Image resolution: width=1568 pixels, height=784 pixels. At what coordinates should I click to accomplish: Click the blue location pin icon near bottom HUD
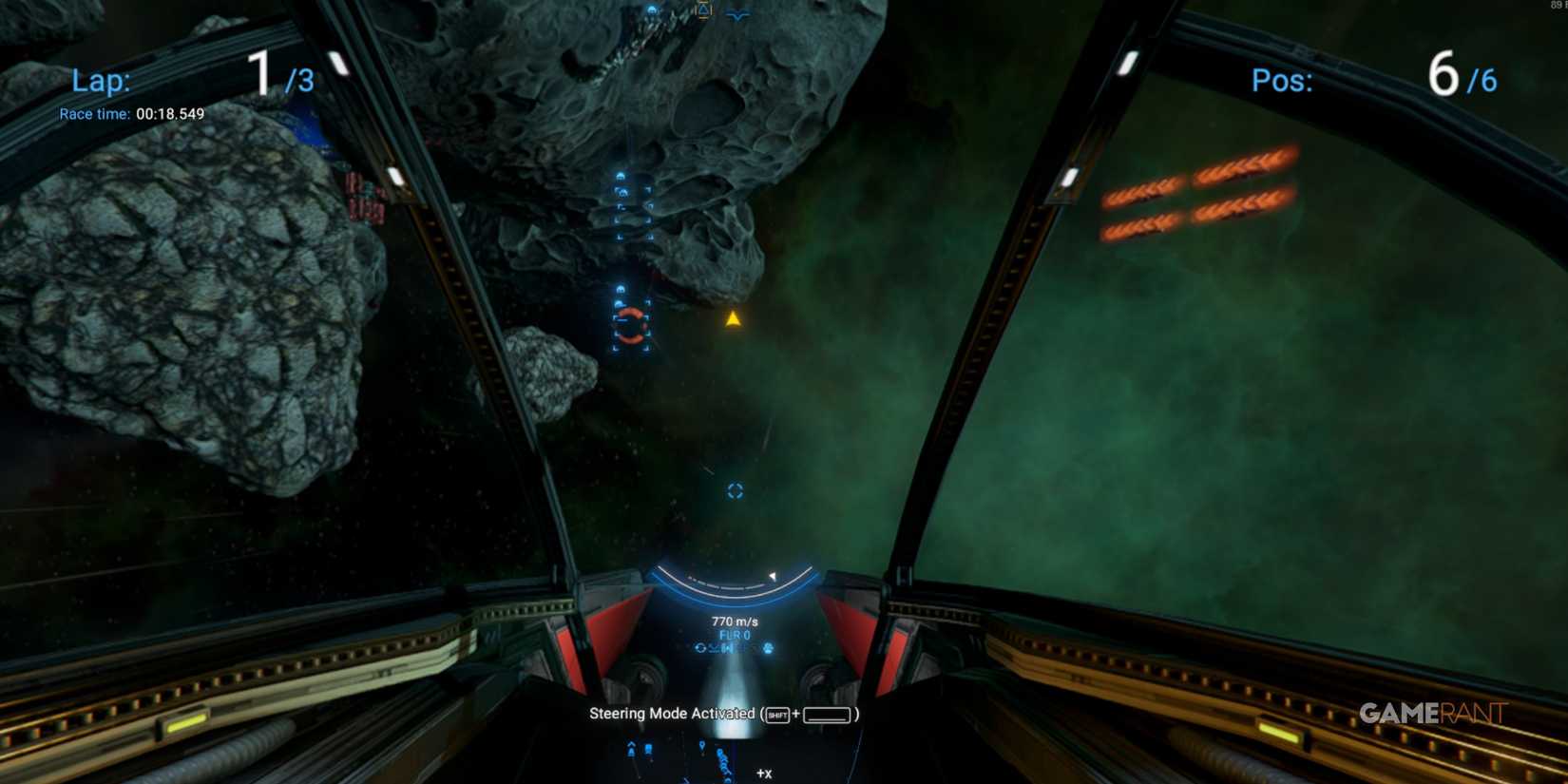pos(702,746)
